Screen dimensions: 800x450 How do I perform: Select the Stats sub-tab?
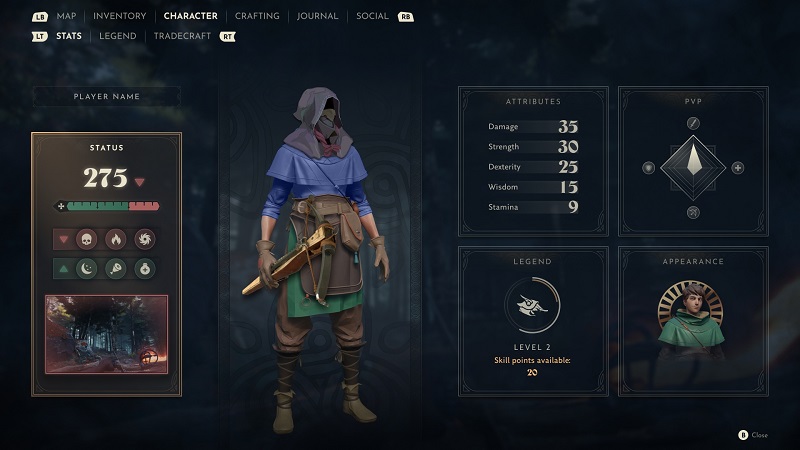point(69,36)
